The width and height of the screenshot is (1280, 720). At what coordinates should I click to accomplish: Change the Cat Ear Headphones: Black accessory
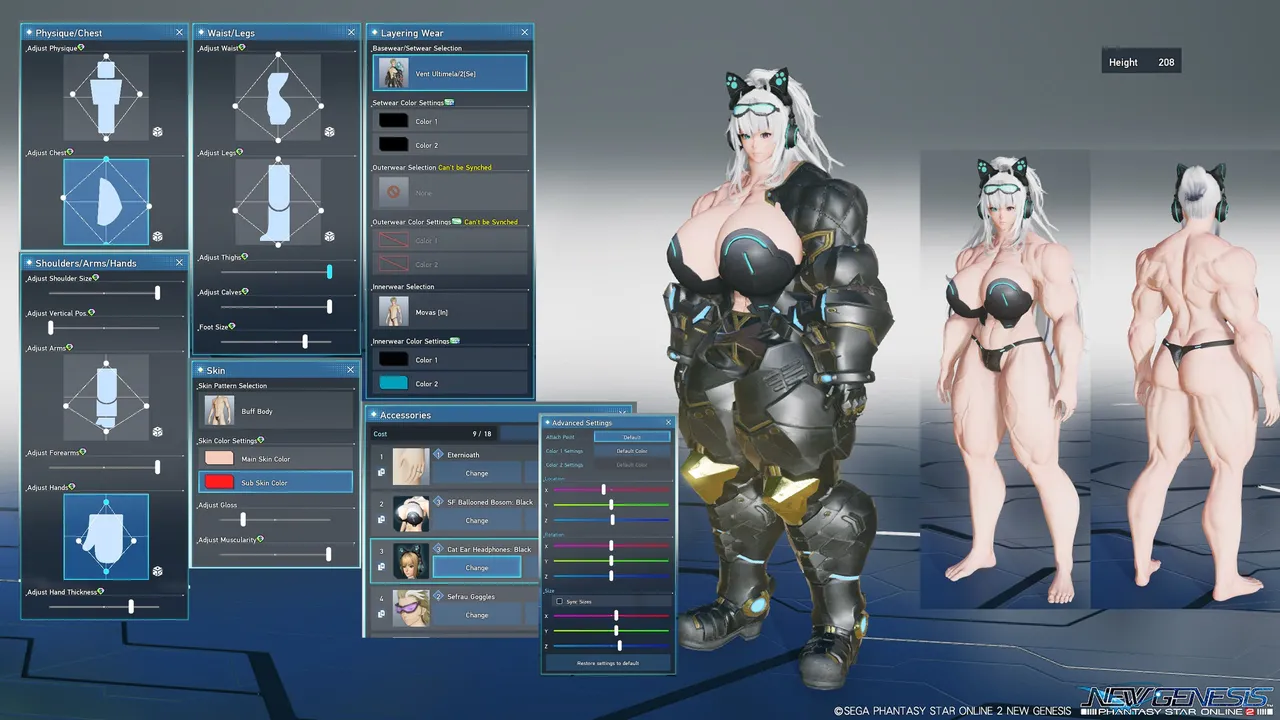click(477, 568)
